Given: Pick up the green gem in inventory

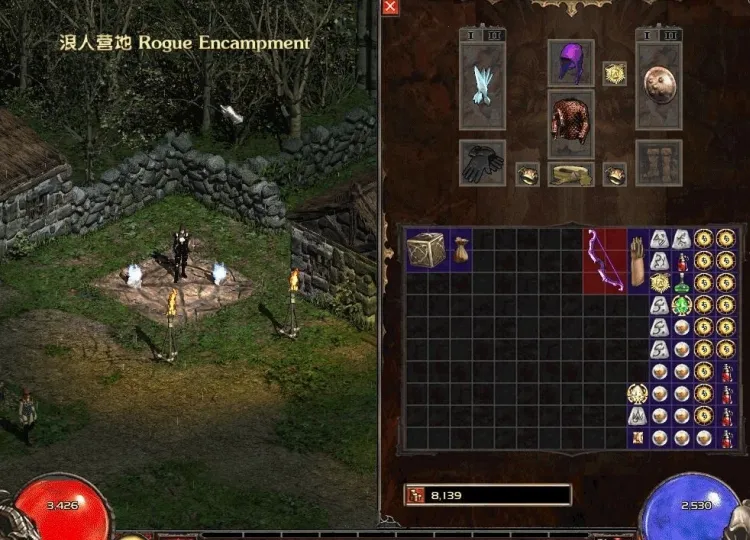Looking at the screenshot, I should click(x=682, y=305).
